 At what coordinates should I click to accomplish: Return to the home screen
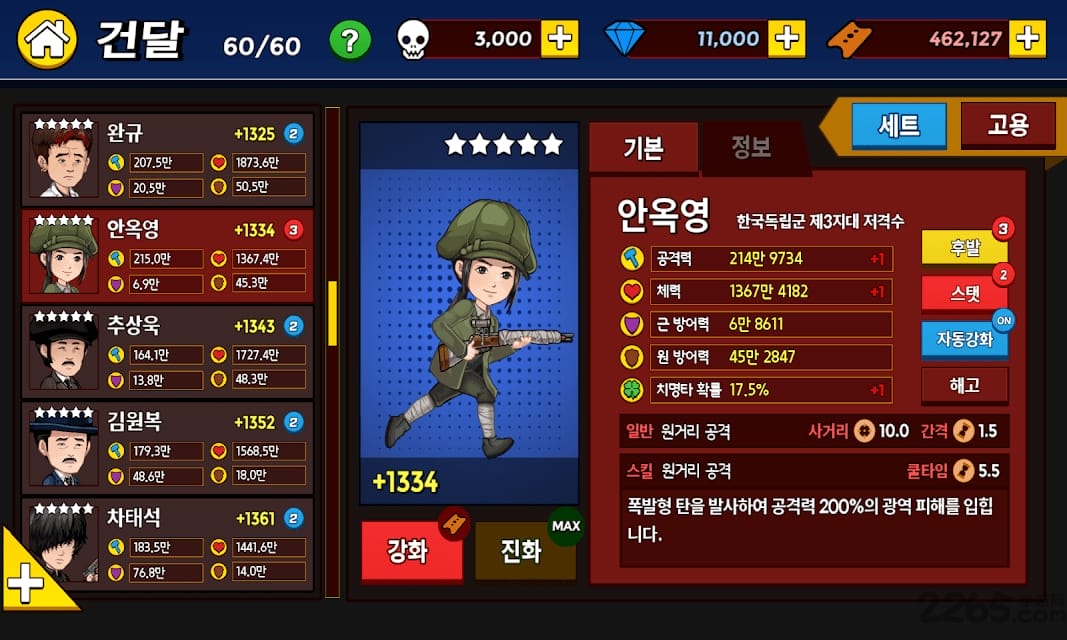coord(47,38)
